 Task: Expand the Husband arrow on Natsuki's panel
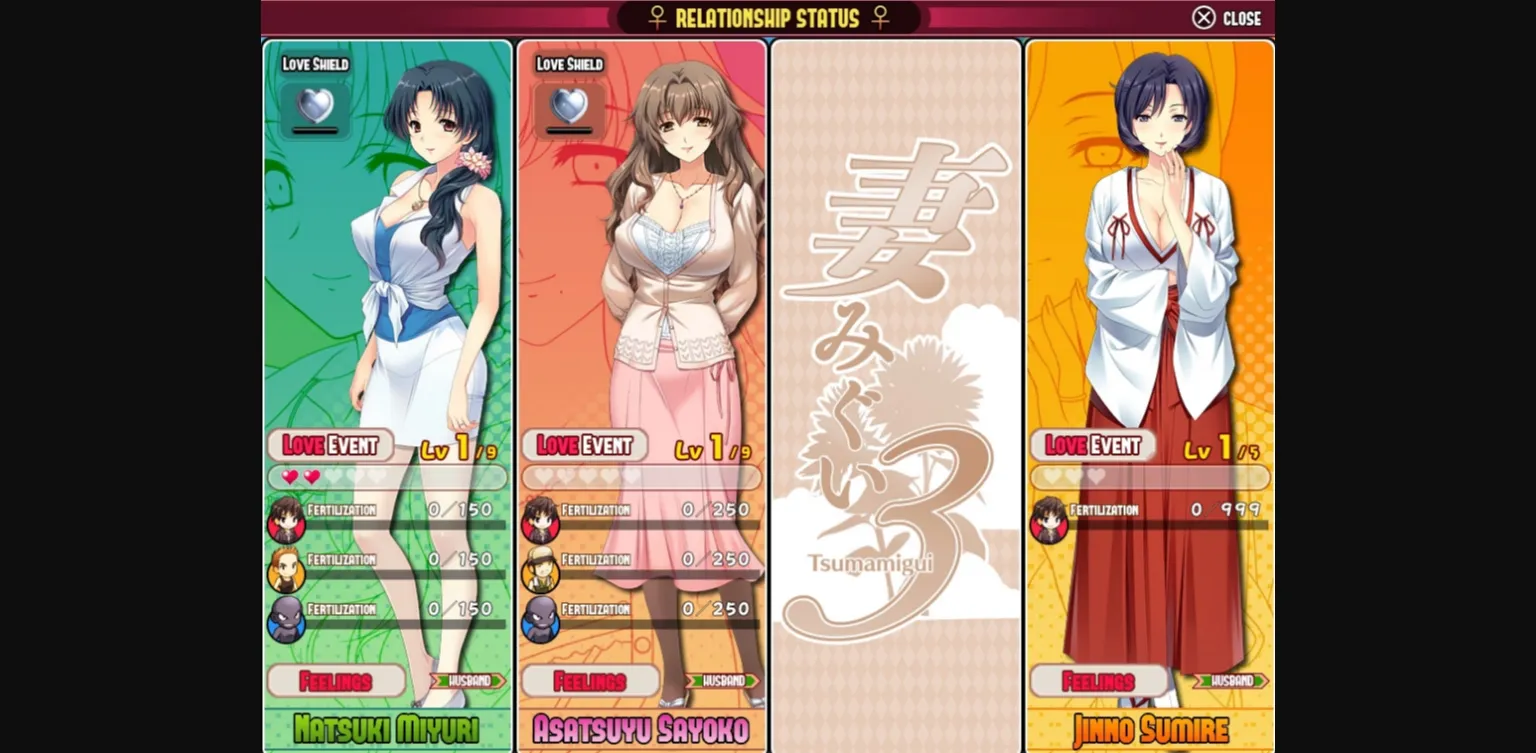(470, 681)
